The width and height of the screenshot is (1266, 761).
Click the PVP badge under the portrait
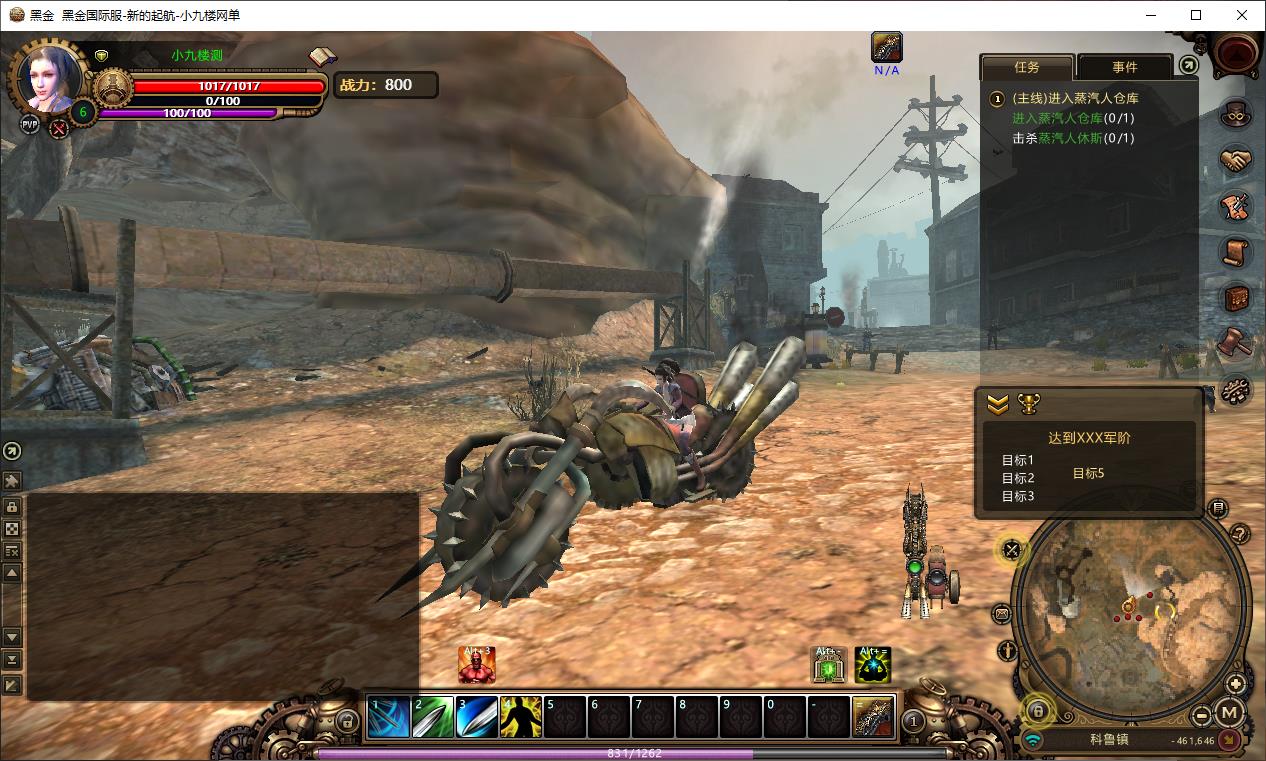[30, 125]
